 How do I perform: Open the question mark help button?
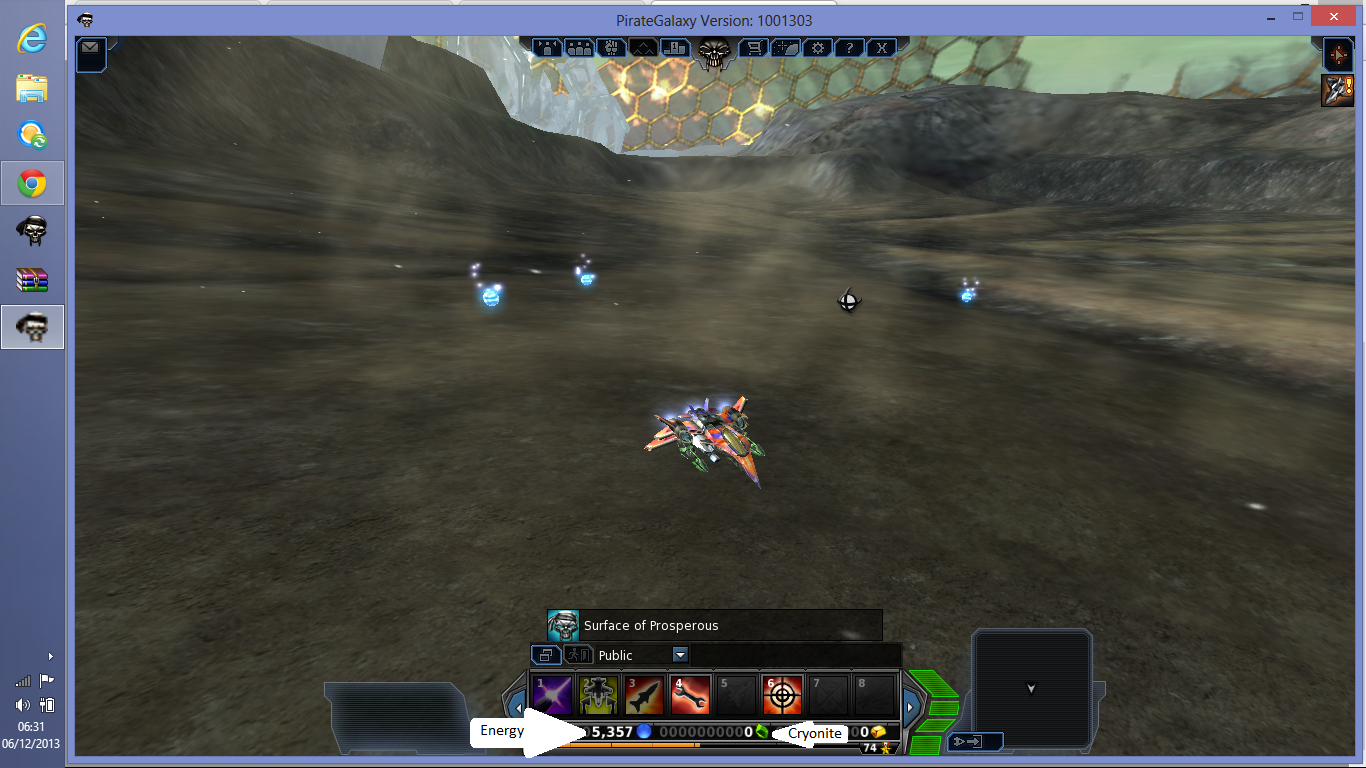(x=849, y=47)
